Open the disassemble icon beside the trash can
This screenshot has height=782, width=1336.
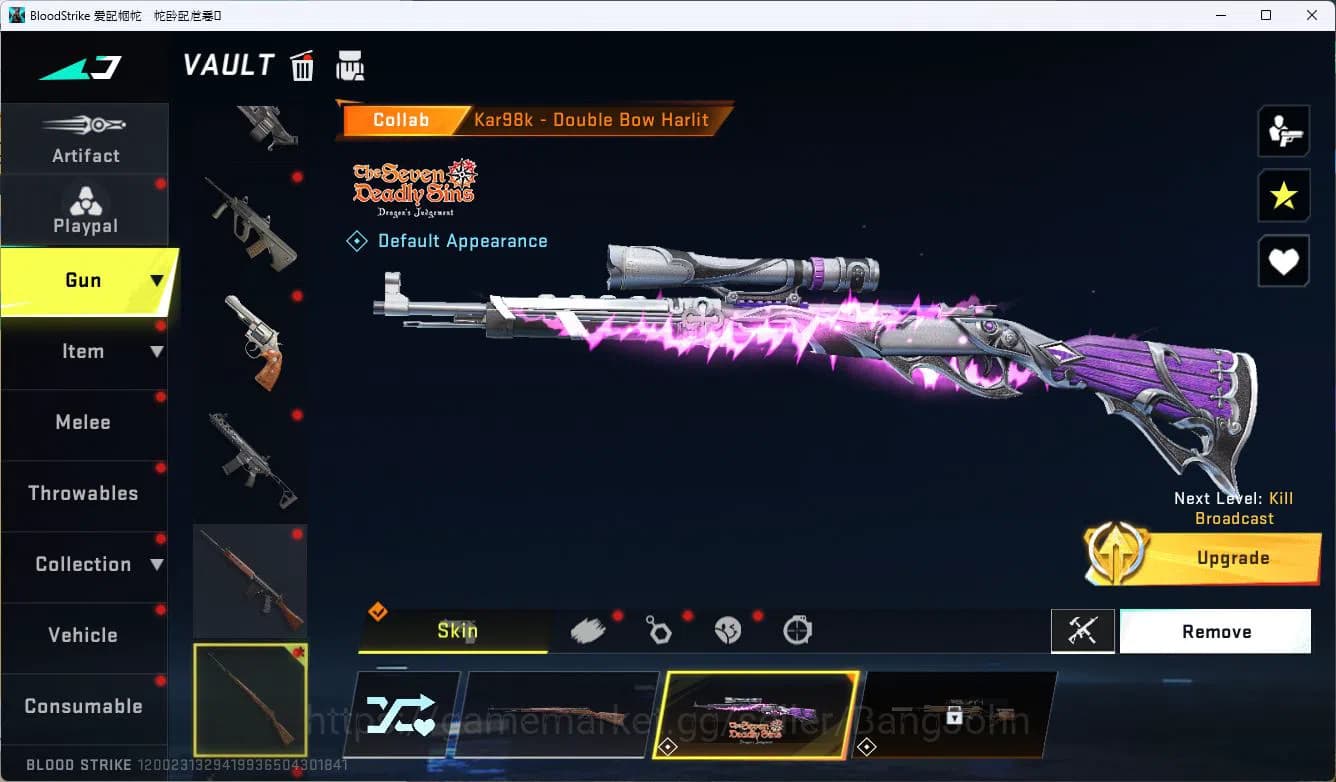tap(351, 64)
